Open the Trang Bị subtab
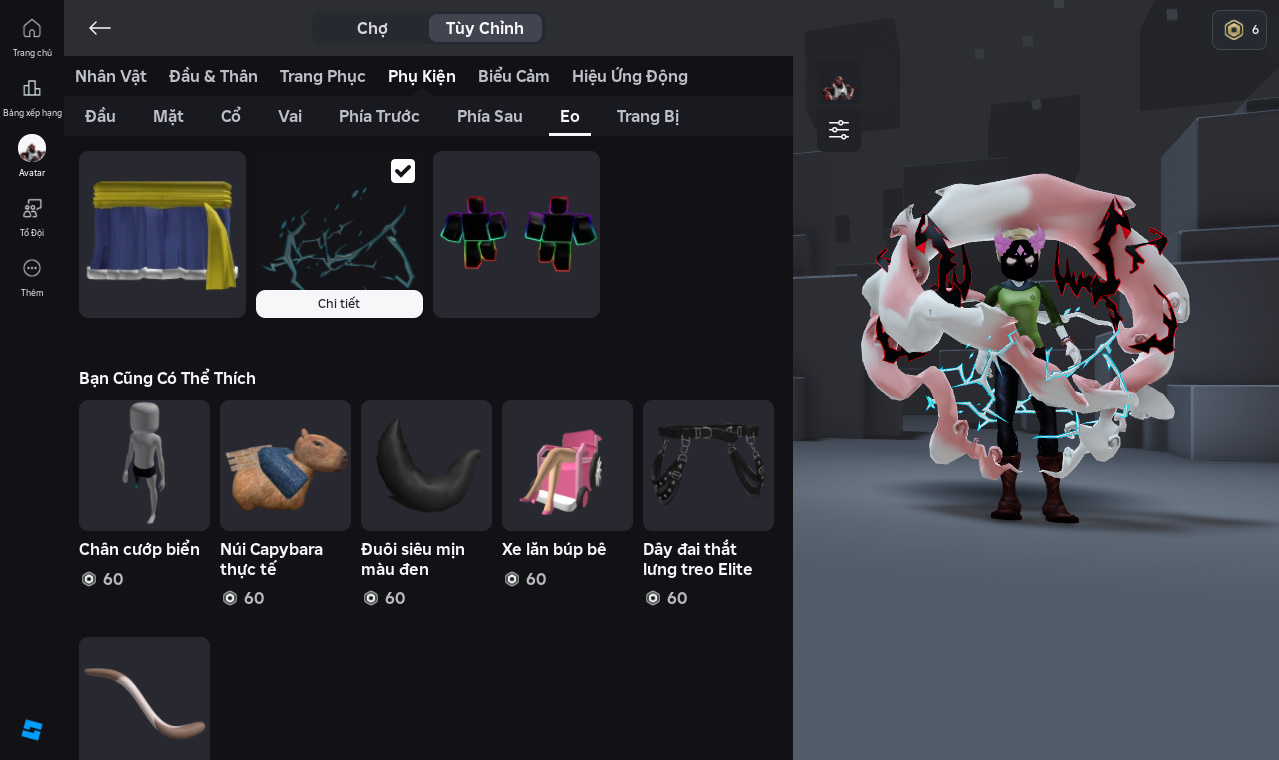 click(x=647, y=116)
